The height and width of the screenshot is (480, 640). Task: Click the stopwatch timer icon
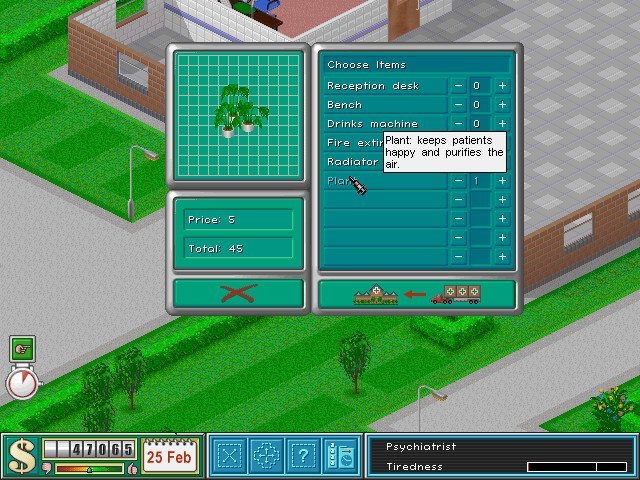point(22,381)
